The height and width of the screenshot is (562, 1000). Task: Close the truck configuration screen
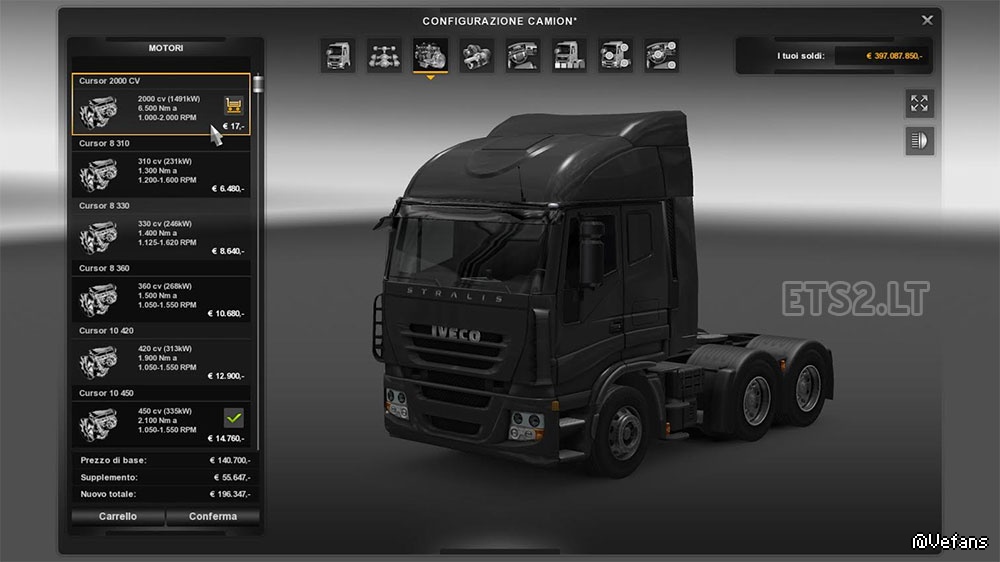pyautogui.click(x=927, y=20)
